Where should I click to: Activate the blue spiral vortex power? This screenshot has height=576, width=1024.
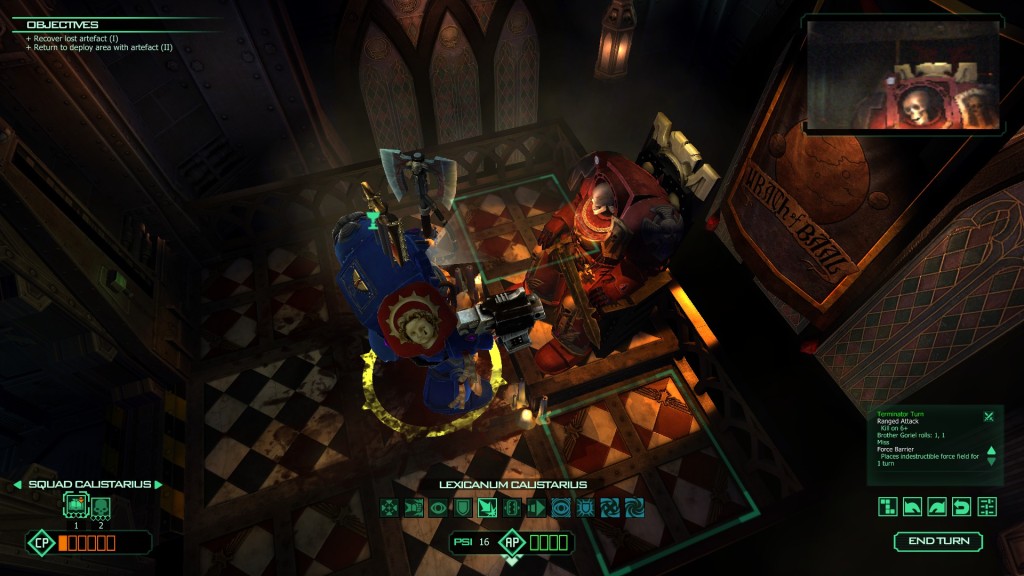pos(635,507)
